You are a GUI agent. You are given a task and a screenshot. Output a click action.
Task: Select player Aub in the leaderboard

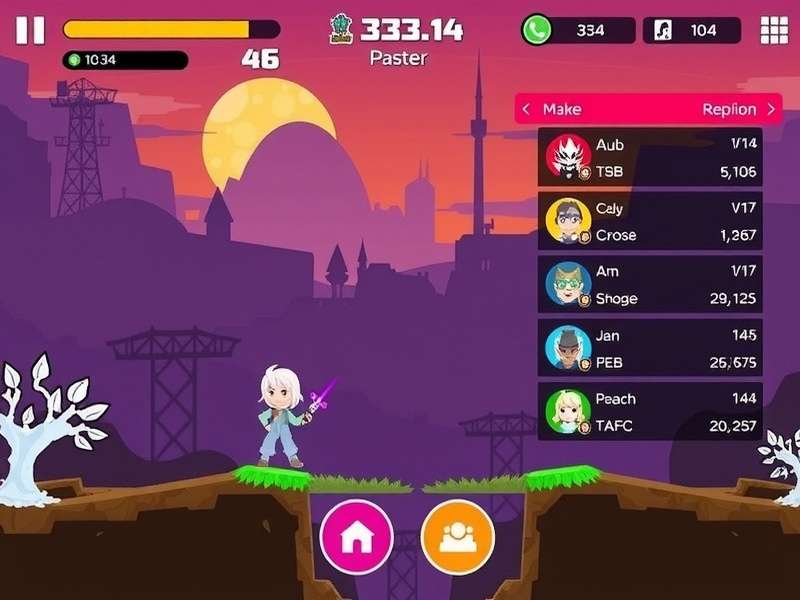coord(650,158)
